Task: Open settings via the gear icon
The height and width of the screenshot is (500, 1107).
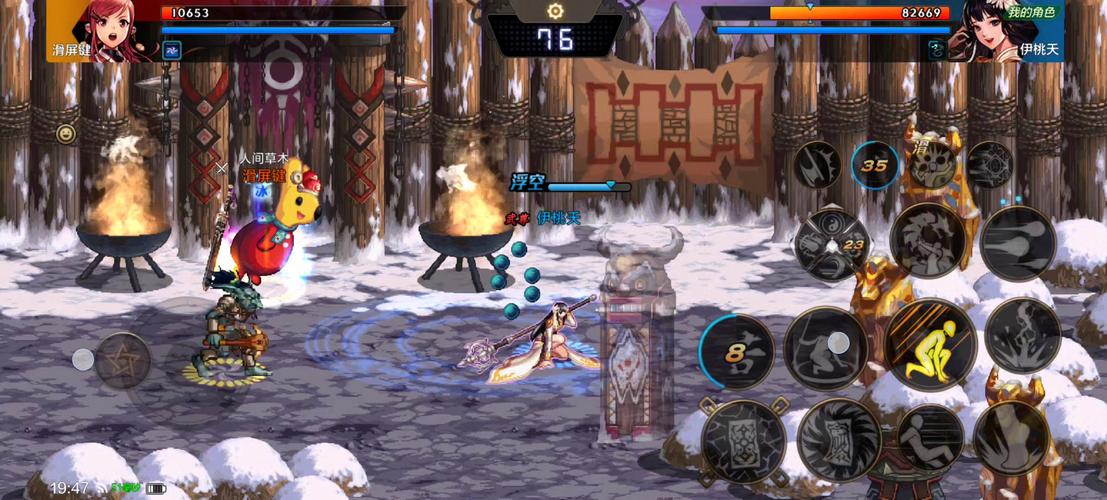Action: coord(555,11)
